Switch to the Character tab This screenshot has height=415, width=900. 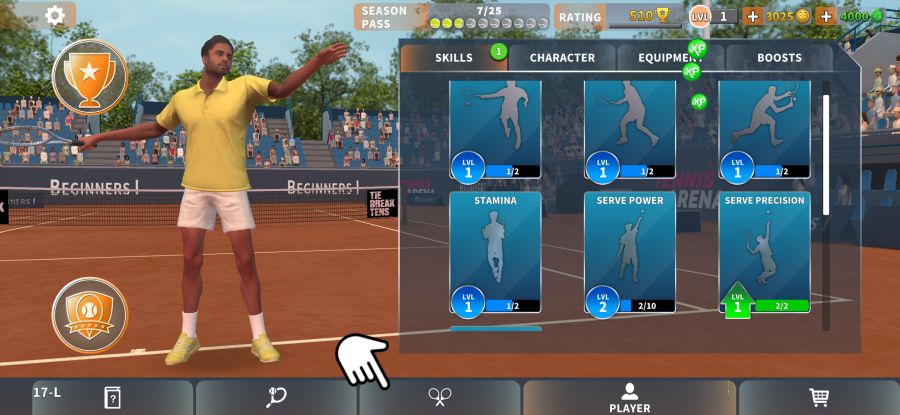562,58
